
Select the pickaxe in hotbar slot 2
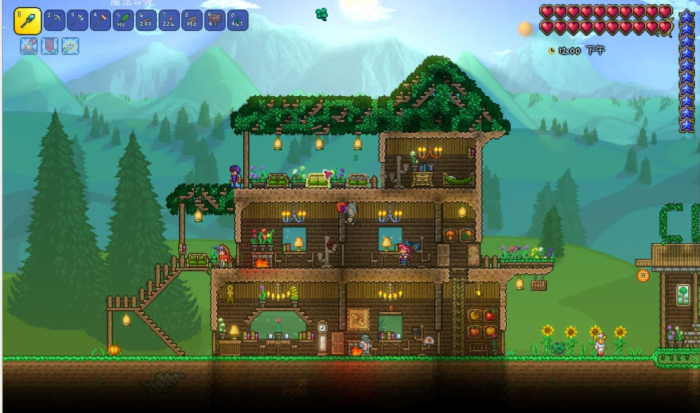click(x=55, y=20)
